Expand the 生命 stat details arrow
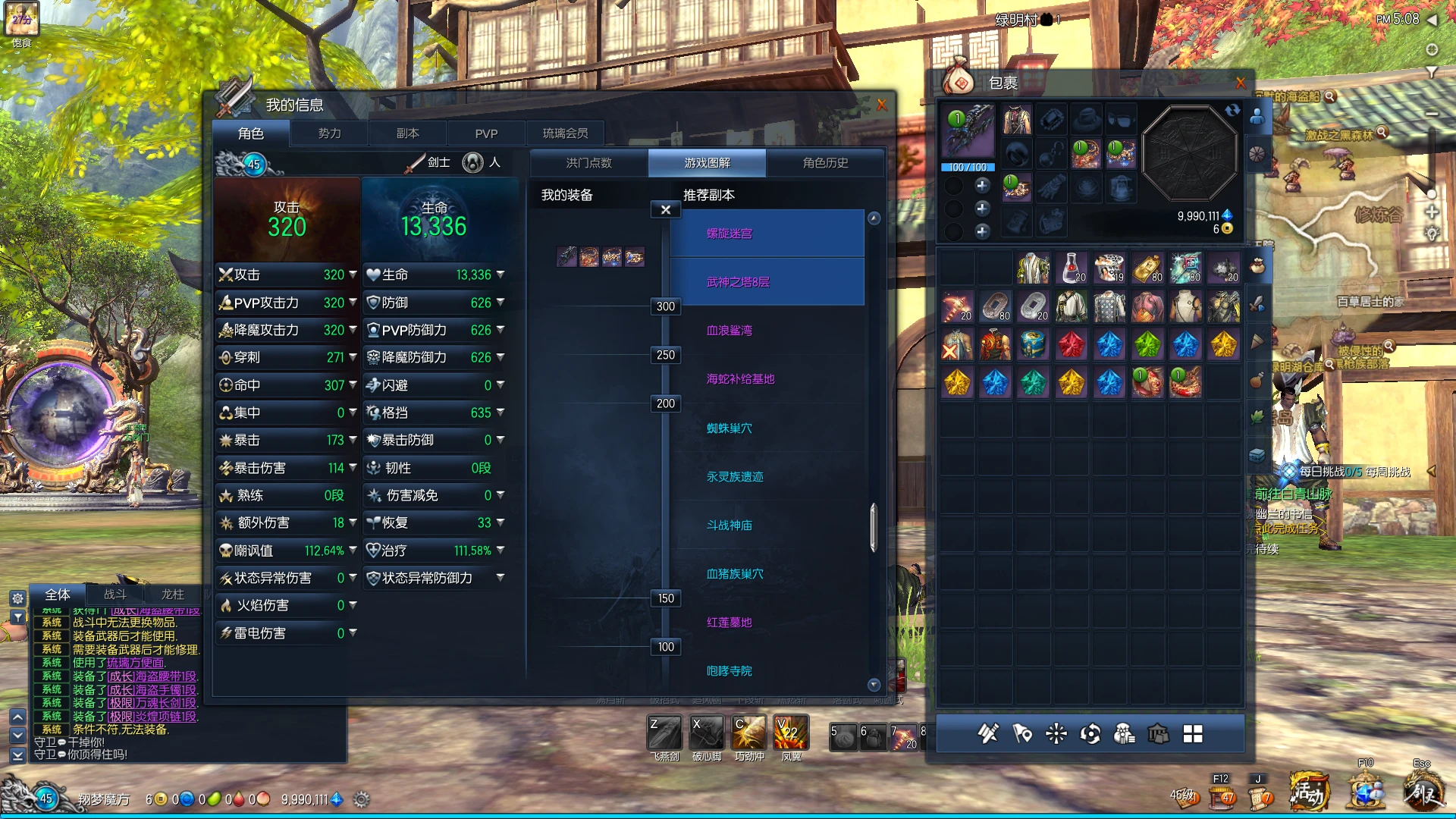The height and width of the screenshot is (819, 1456). pyautogui.click(x=500, y=275)
